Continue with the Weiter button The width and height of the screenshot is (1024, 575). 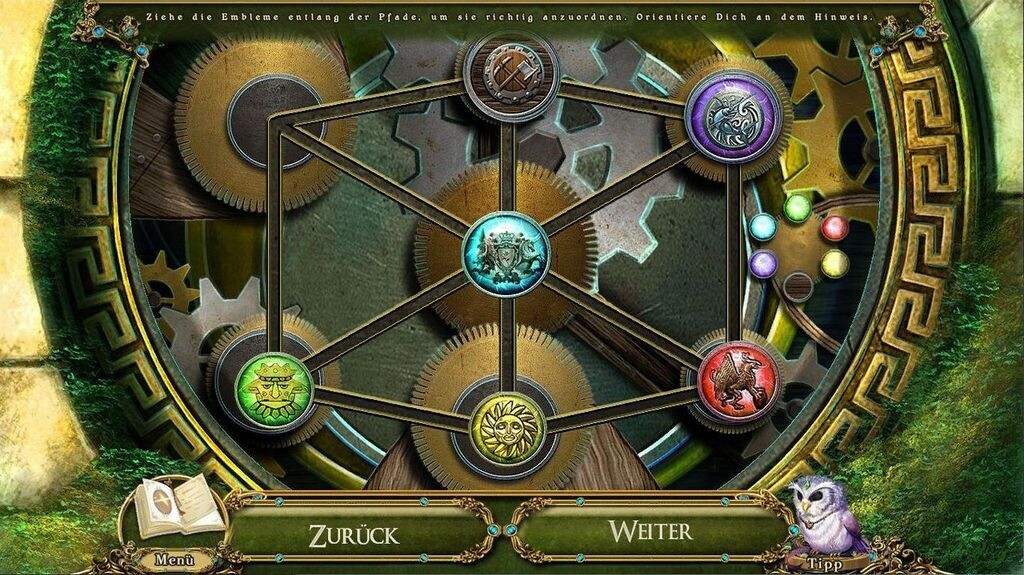[651, 530]
